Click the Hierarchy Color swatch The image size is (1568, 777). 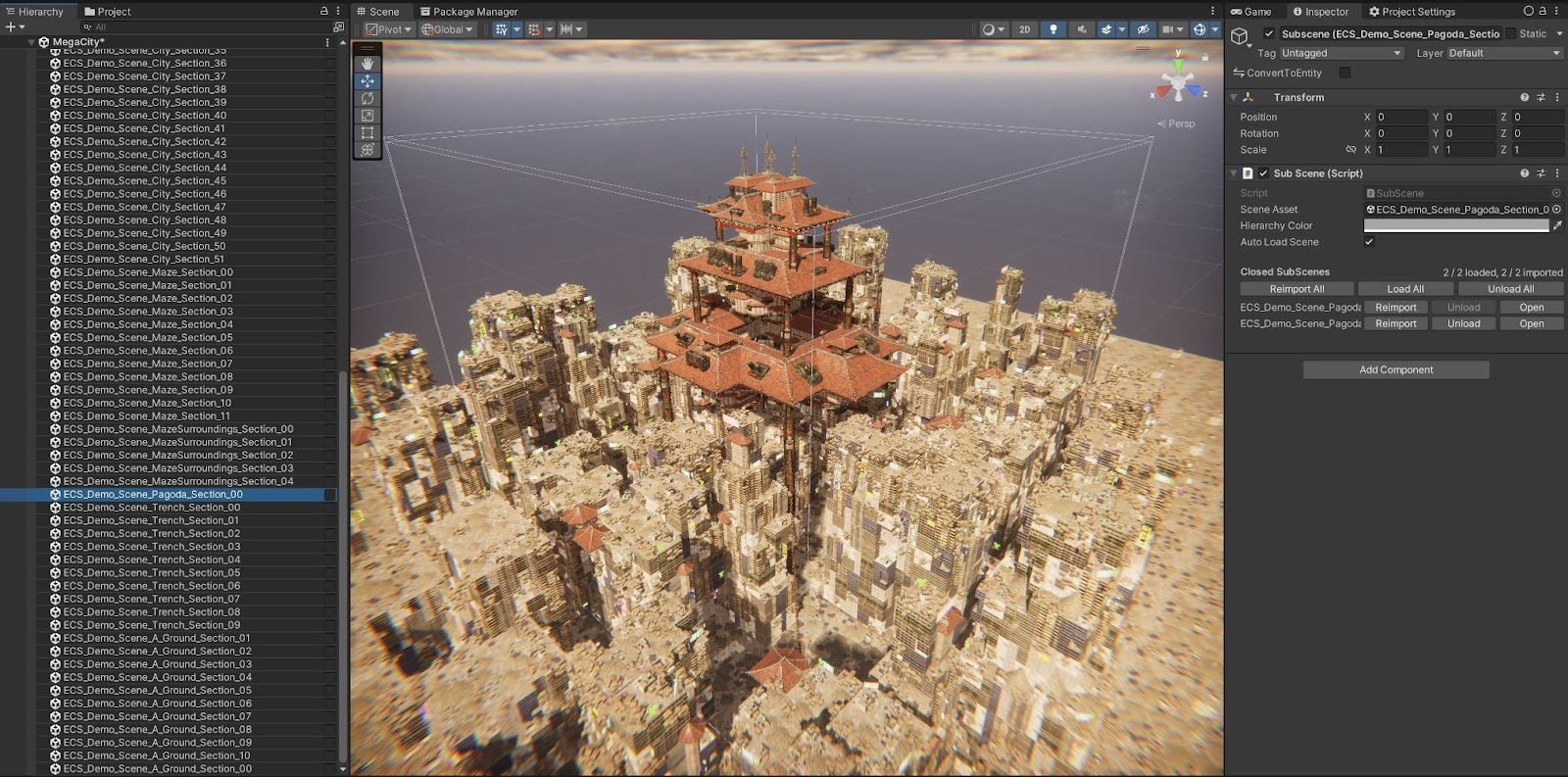(1455, 225)
